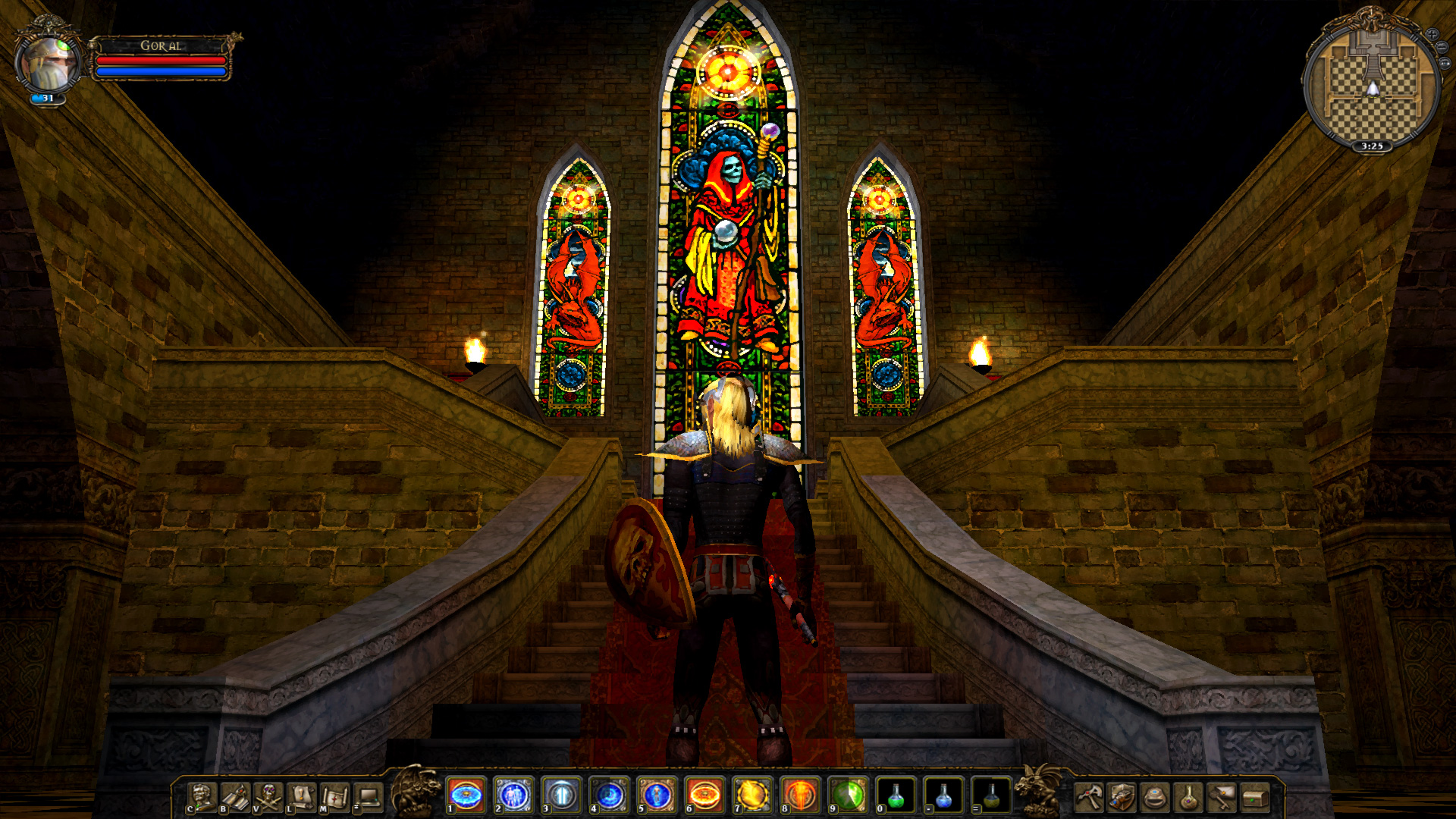
Task: Open the map scroll (M icon)
Action: [x=334, y=797]
